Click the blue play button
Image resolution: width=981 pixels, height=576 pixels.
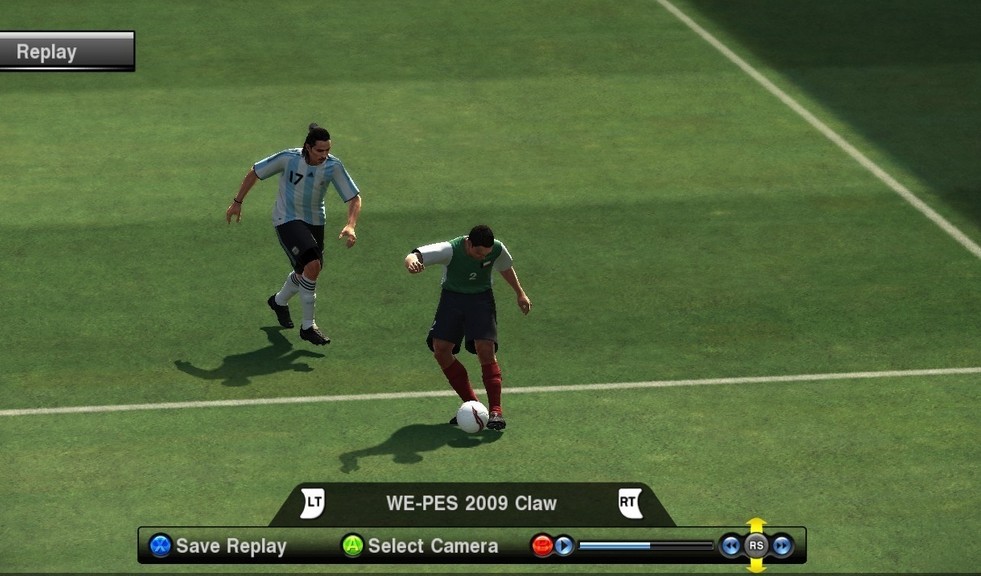[564, 546]
